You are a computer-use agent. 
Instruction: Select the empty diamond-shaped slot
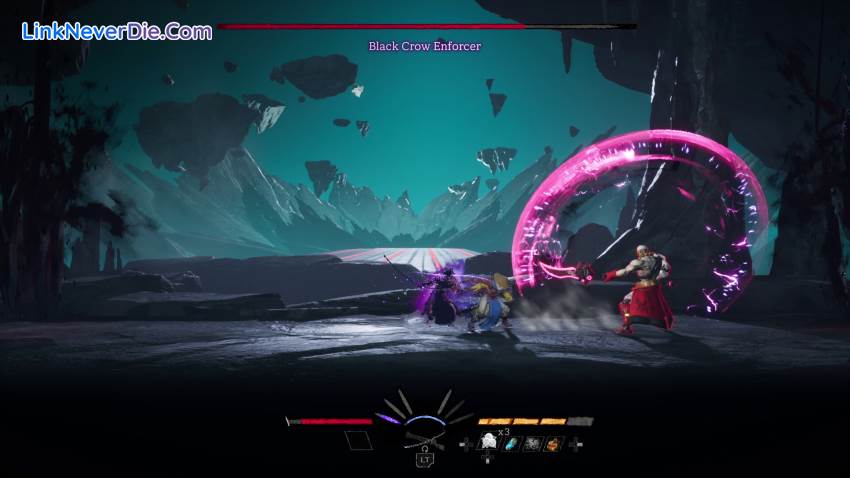point(358,440)
